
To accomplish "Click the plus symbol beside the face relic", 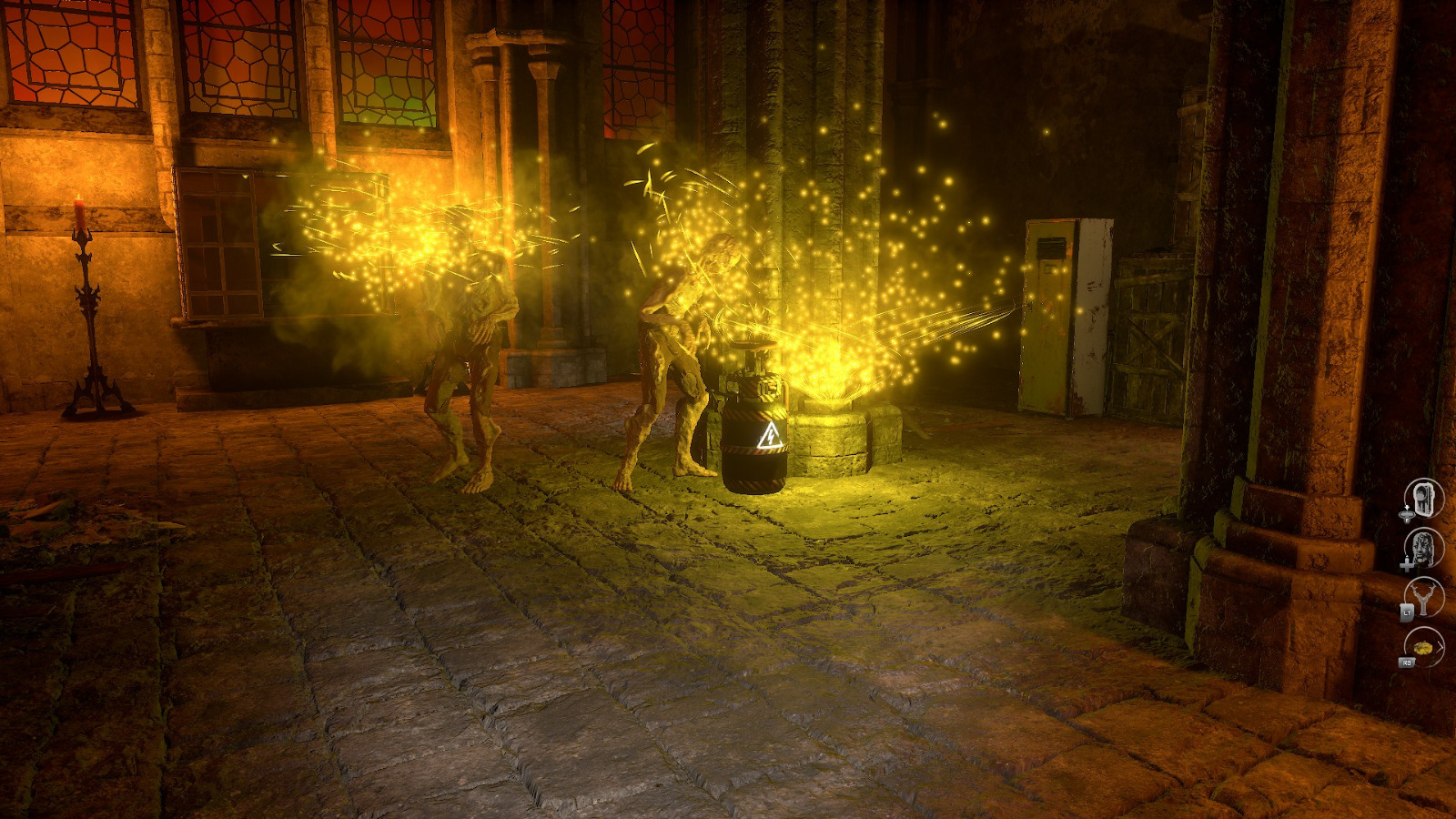I will pyautogui.click(x=1408, y=564).
